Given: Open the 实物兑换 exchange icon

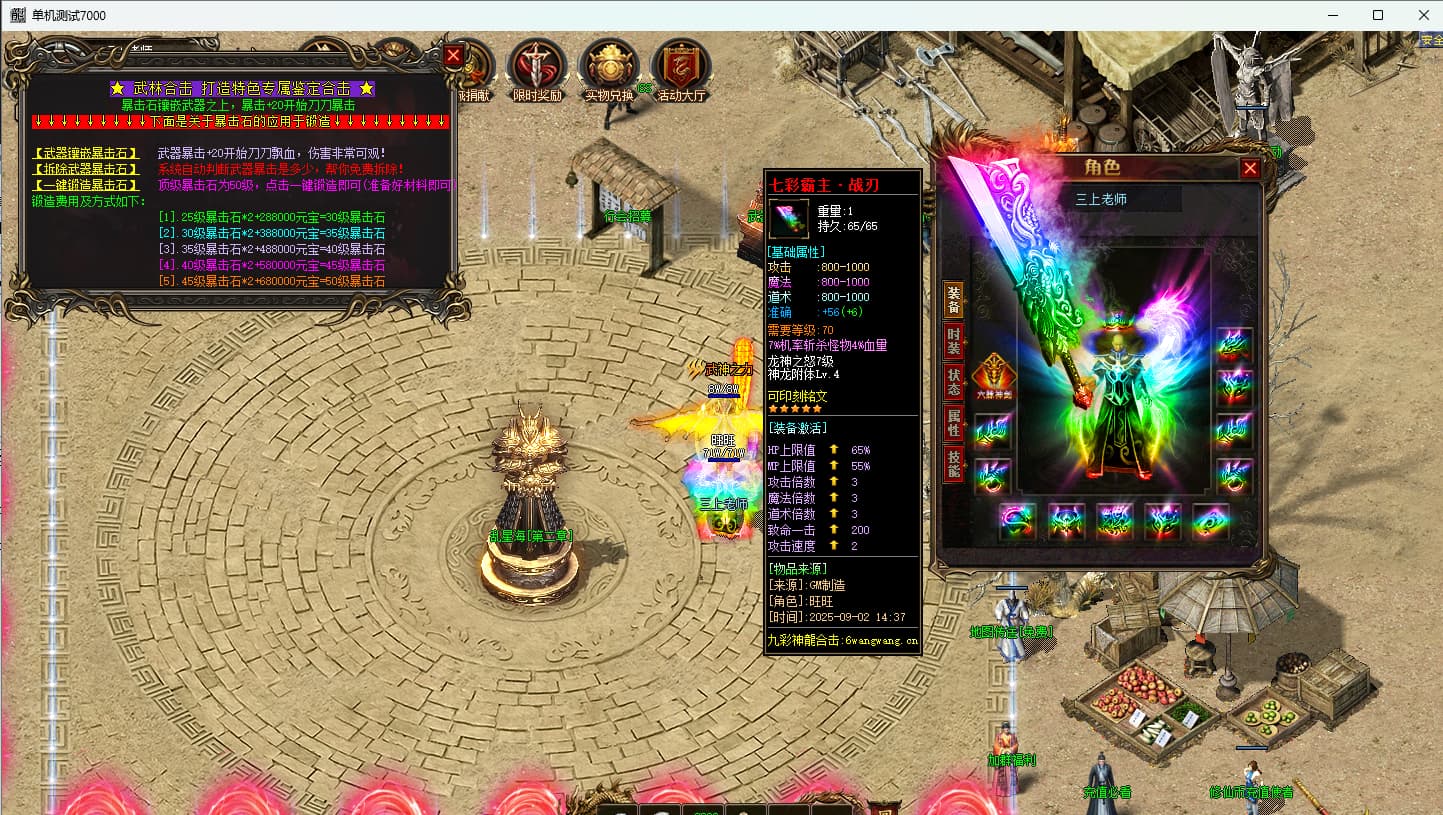Looking at the screenshot, I should (609, 66).
